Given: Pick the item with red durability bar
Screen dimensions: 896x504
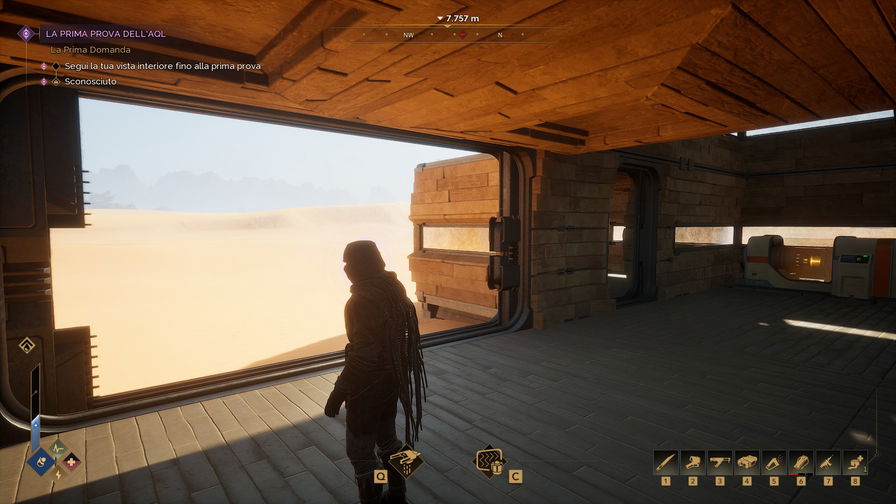Looking at the screenshot, I should coord(800,462).
